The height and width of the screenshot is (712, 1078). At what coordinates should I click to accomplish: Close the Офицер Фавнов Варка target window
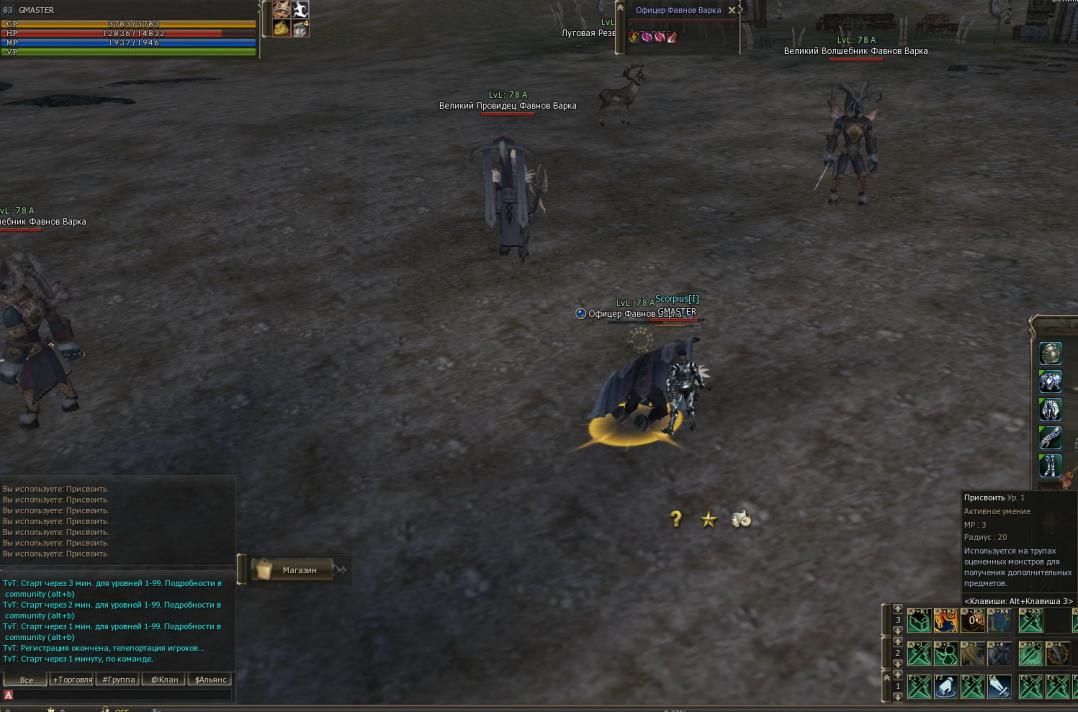(x=731, y=10)
